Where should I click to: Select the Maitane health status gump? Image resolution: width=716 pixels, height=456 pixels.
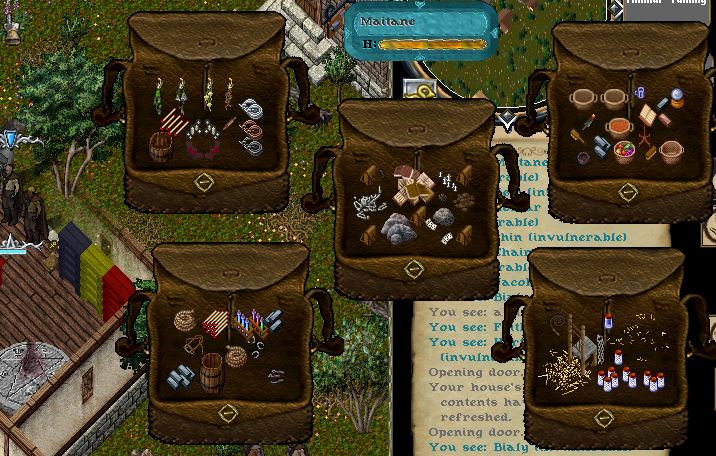point(420,31)
